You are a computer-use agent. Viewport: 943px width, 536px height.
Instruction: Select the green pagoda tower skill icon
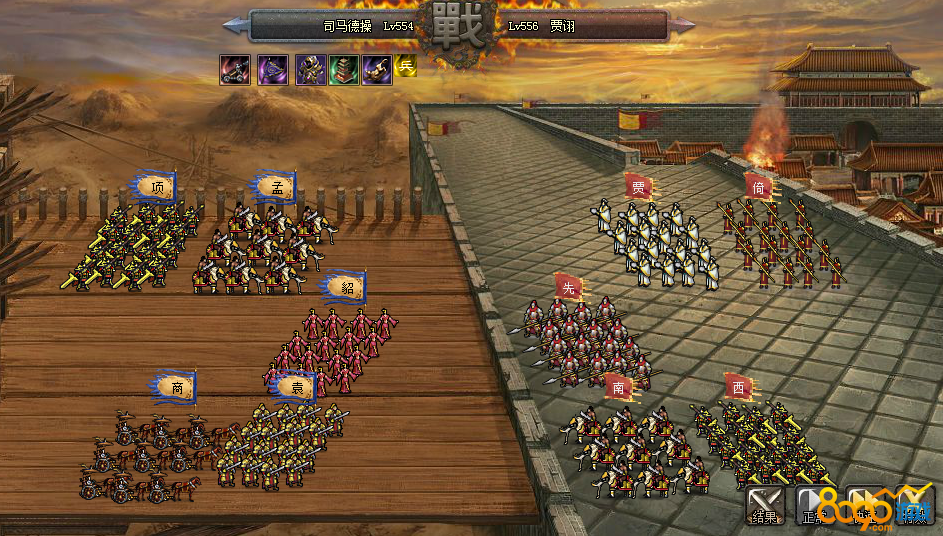pos(344,69)
